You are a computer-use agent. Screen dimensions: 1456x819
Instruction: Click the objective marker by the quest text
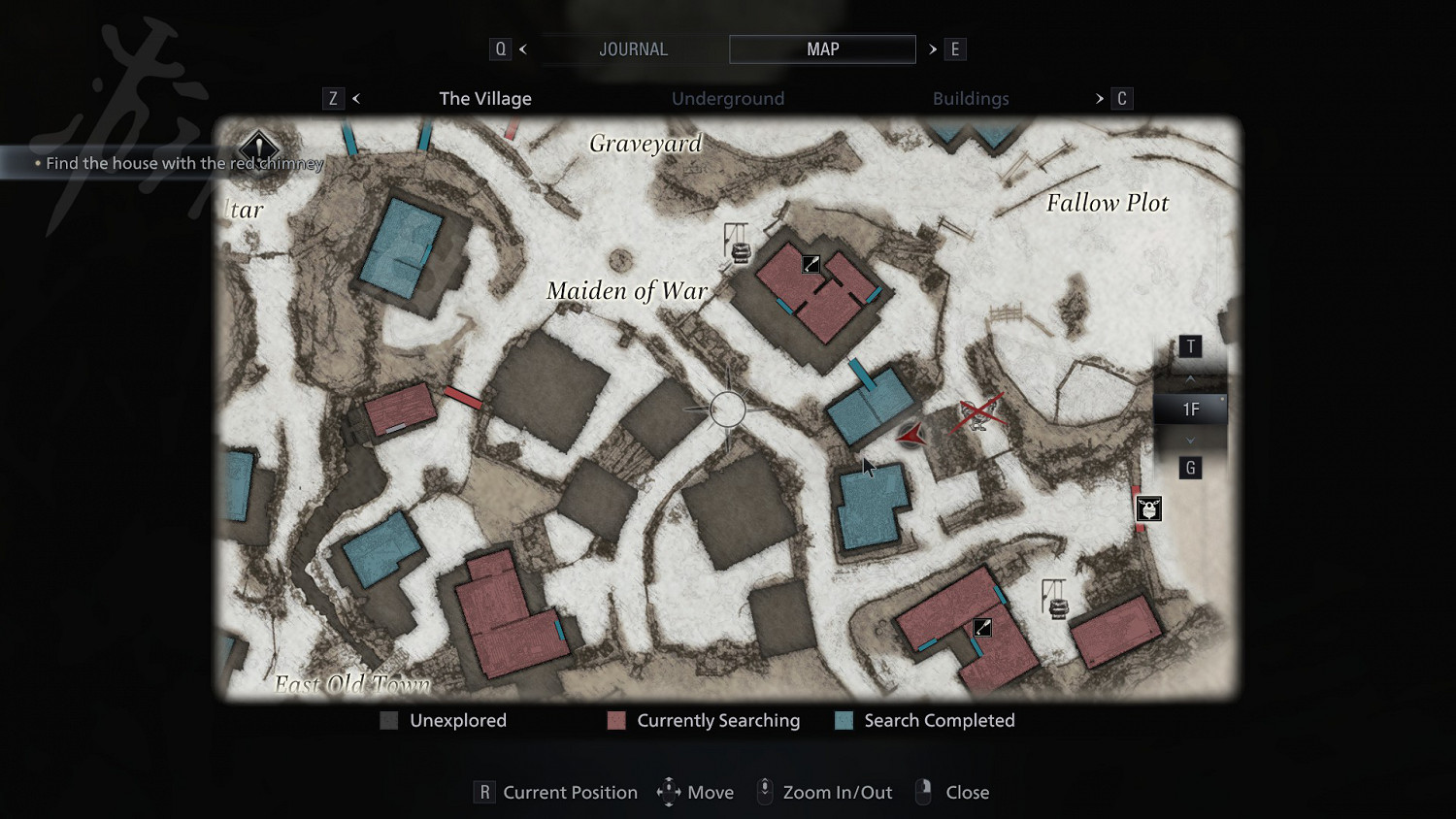(259, 148)
